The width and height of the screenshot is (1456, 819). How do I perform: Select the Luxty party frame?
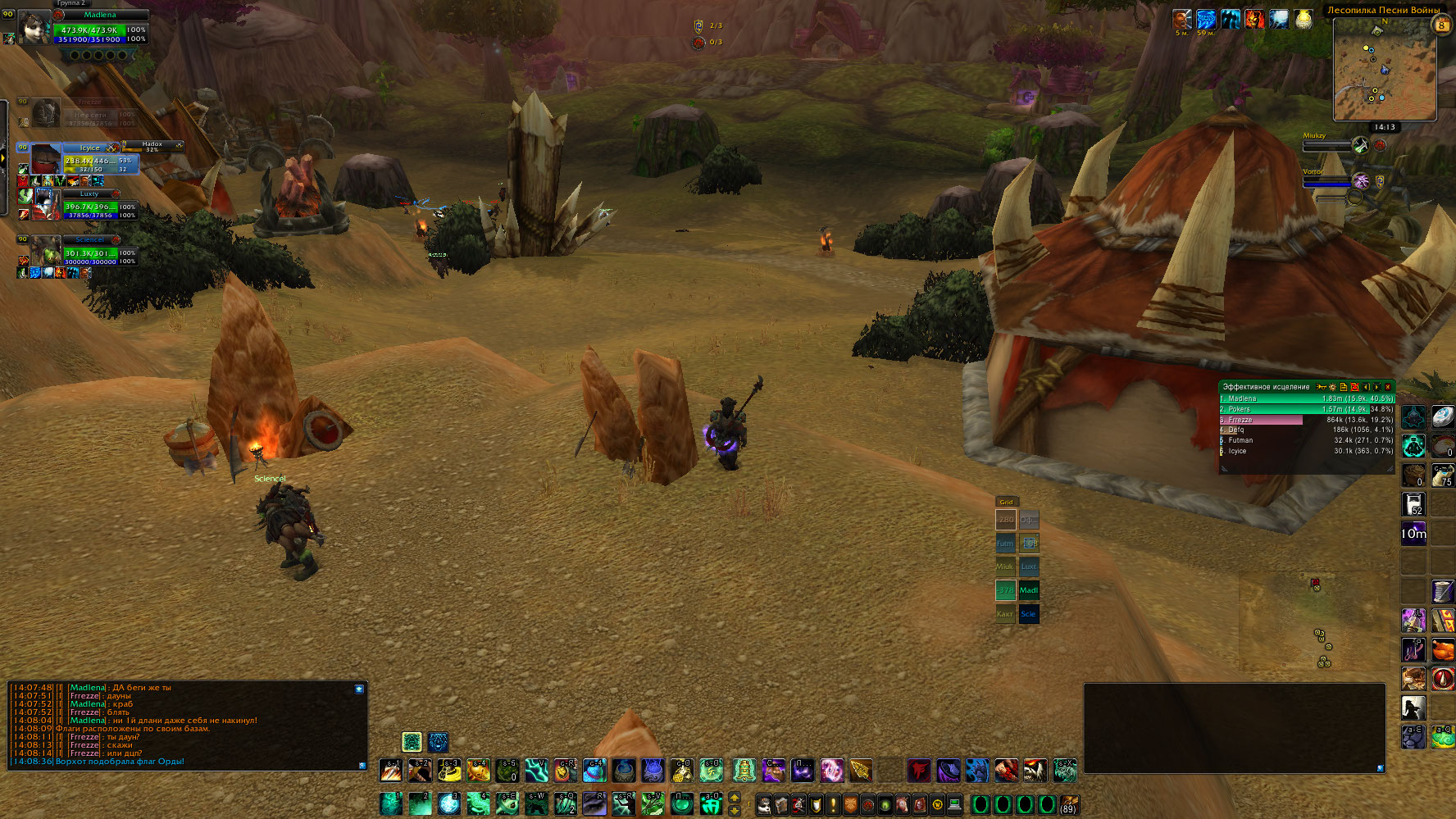[x=98, y=205]
